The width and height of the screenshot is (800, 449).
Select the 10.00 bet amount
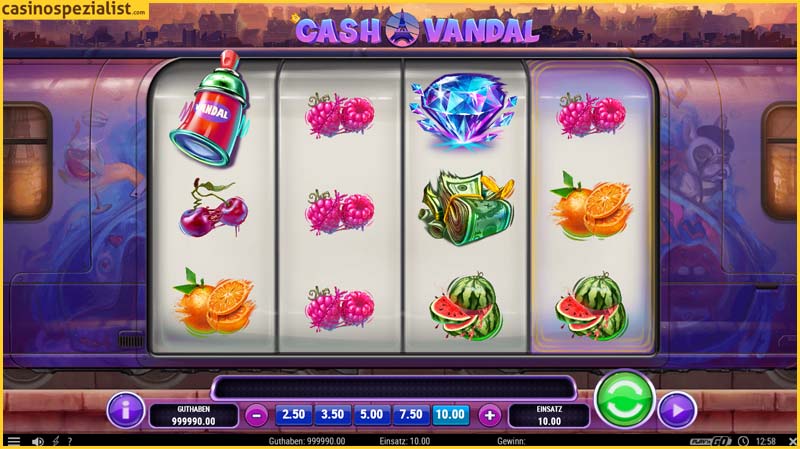451,414
